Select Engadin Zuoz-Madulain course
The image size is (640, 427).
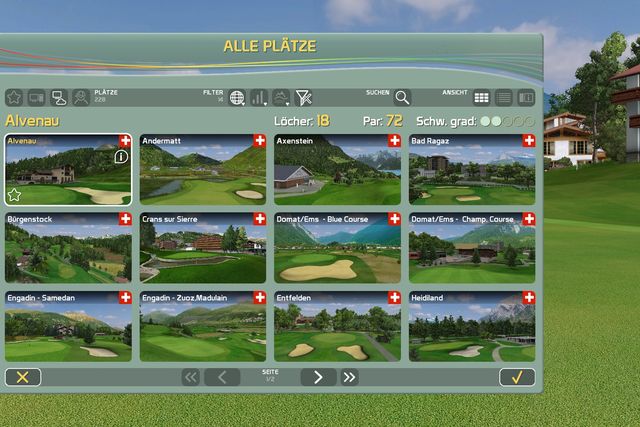pyautogui.click(x=203, y=329)
